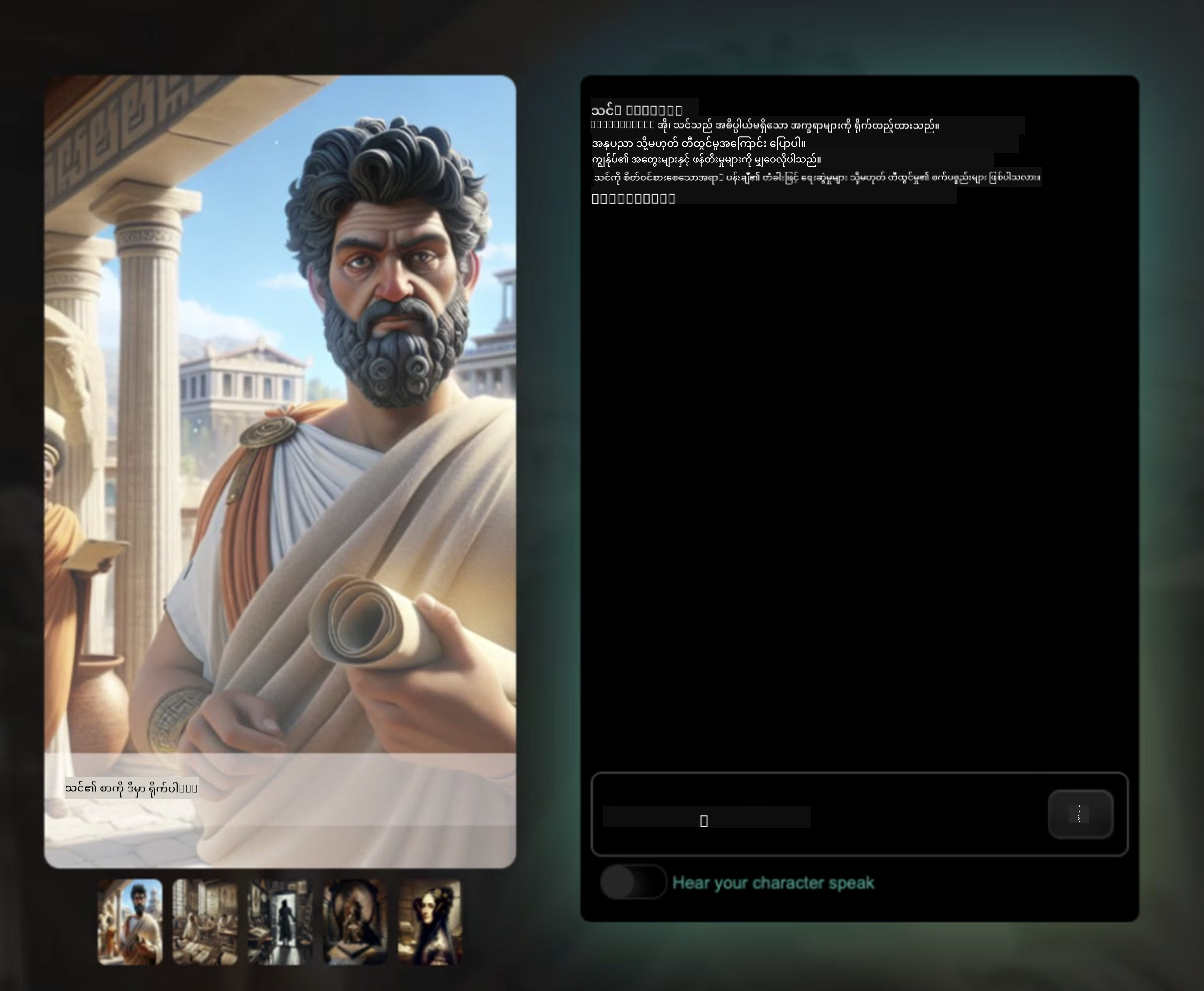Pick the dark ornate archway thumbnail

pyautogui.click(x=355, y=922)
